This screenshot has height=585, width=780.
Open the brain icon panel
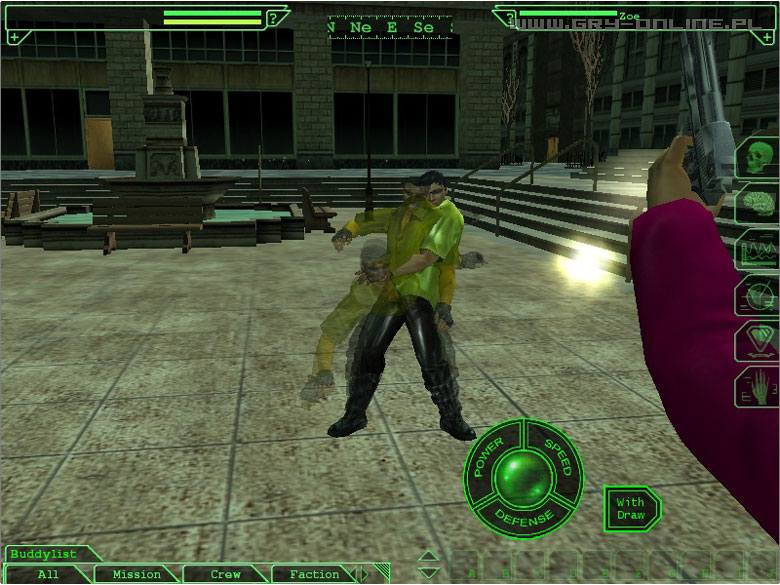point(757,205)
